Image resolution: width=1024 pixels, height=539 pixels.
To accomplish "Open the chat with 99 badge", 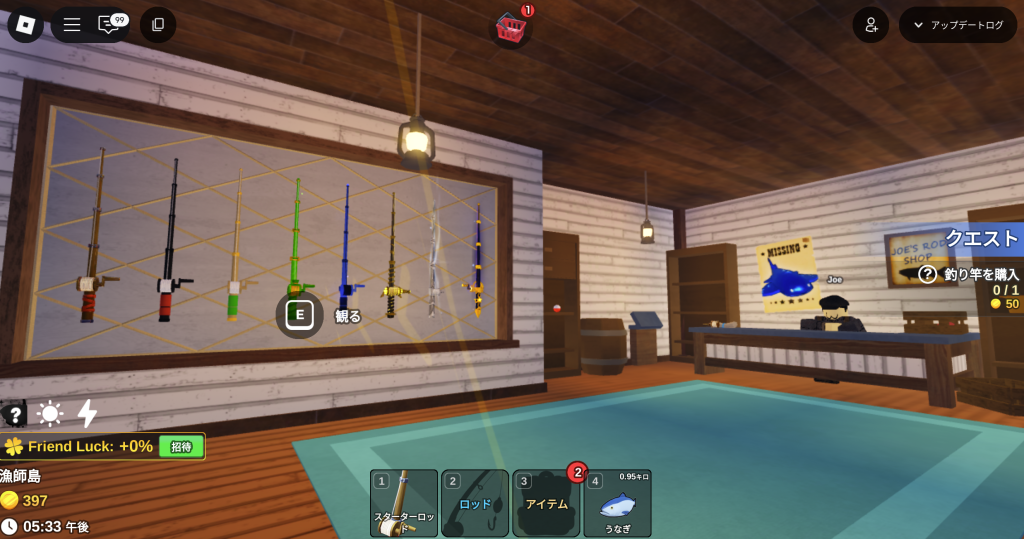I will click(110, 25).
